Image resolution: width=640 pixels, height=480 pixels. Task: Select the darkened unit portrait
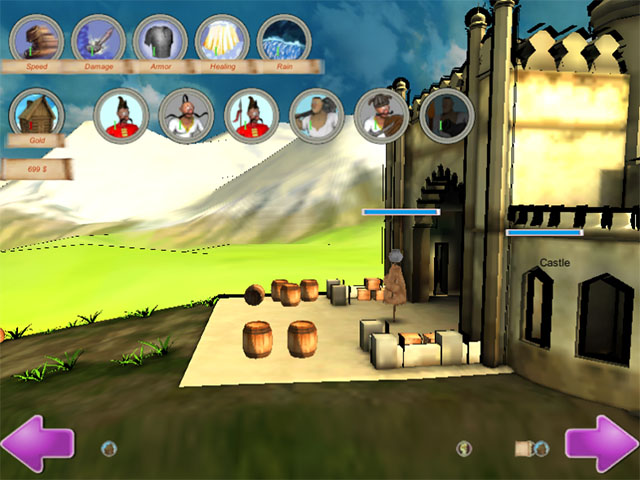[446, 115]
